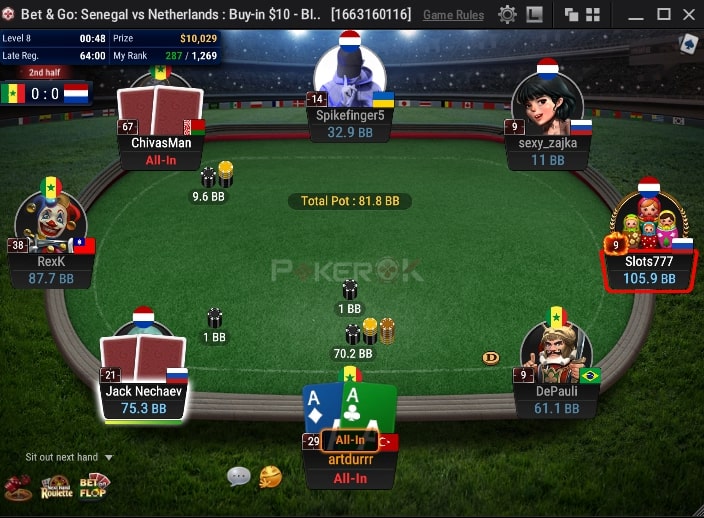Close the poker table window
Image resolution: width=704 pixels, height=518 pixels.
[x=688, y=15]
